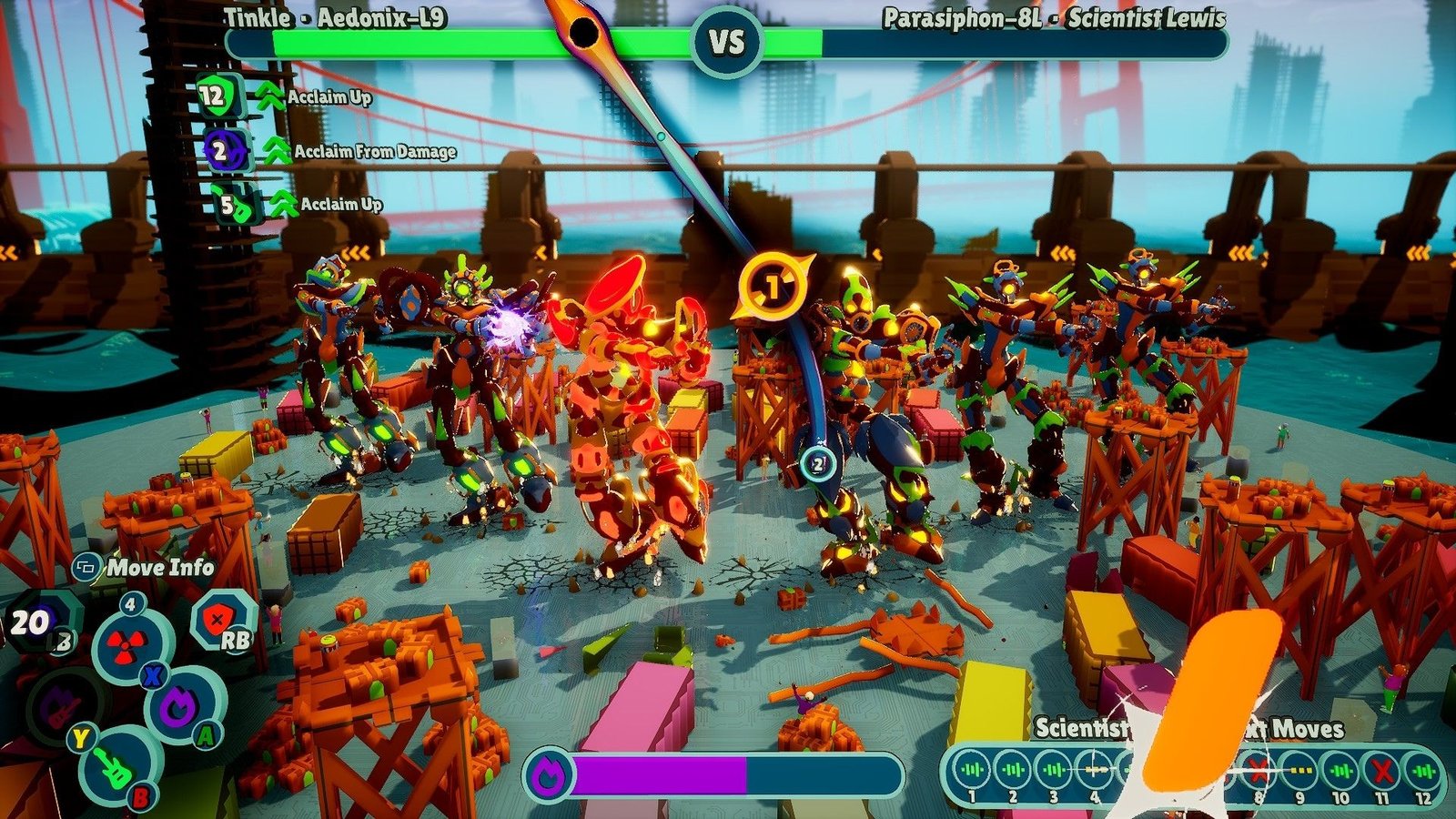Choose next move slot 12
This screenshot has height=819, width=1456.
(1423, 771)
